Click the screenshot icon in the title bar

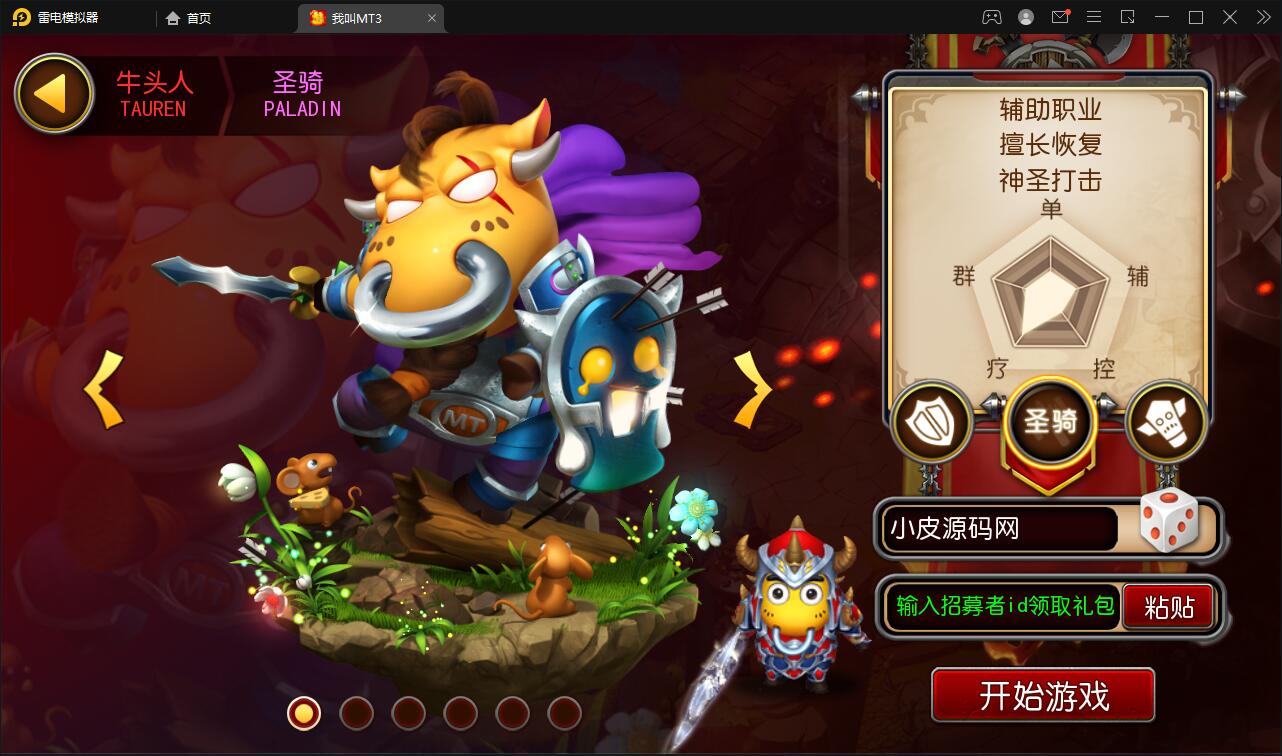(1128, 17)
